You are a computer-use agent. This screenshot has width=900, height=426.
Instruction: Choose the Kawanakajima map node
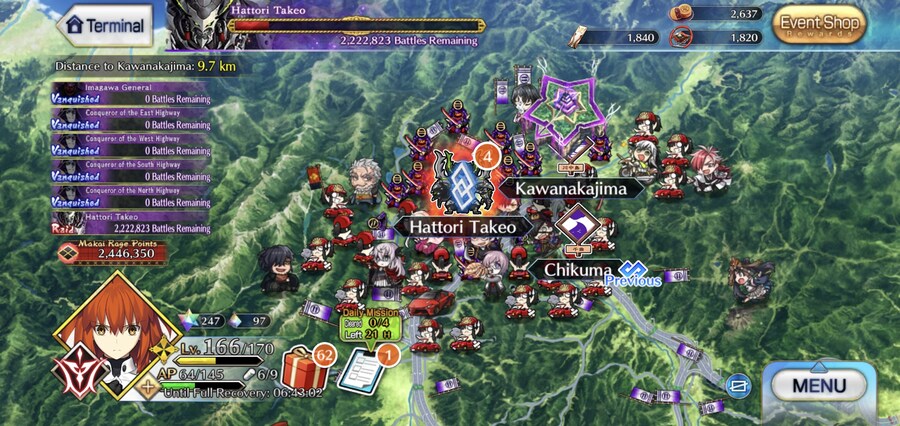[571, 188]
